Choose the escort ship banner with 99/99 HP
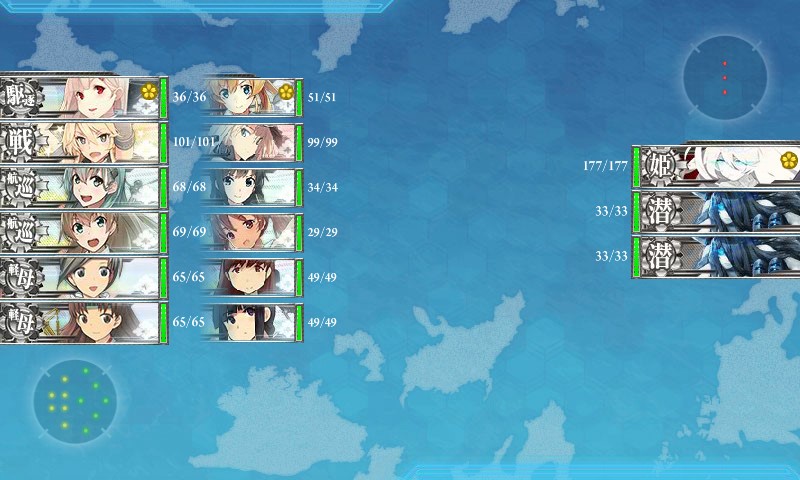The height and width of the screenshot is (480, 800). point(250,141)
